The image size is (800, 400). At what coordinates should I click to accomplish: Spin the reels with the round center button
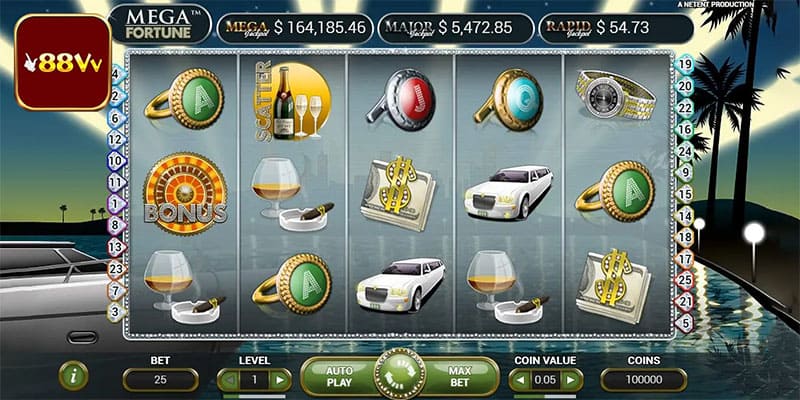click(x=399, y=375)
